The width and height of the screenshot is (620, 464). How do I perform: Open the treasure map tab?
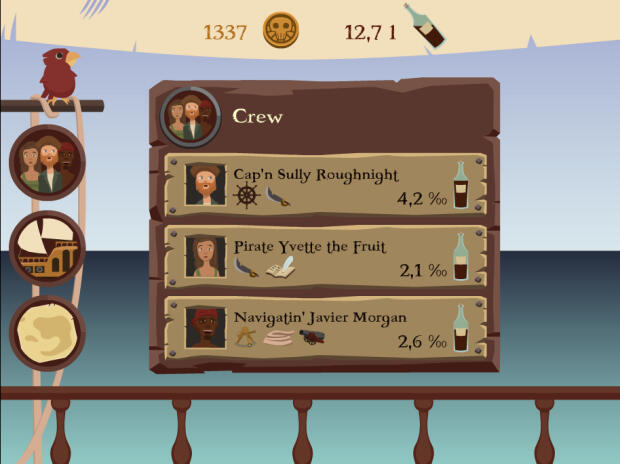click(x=47, y=334)
